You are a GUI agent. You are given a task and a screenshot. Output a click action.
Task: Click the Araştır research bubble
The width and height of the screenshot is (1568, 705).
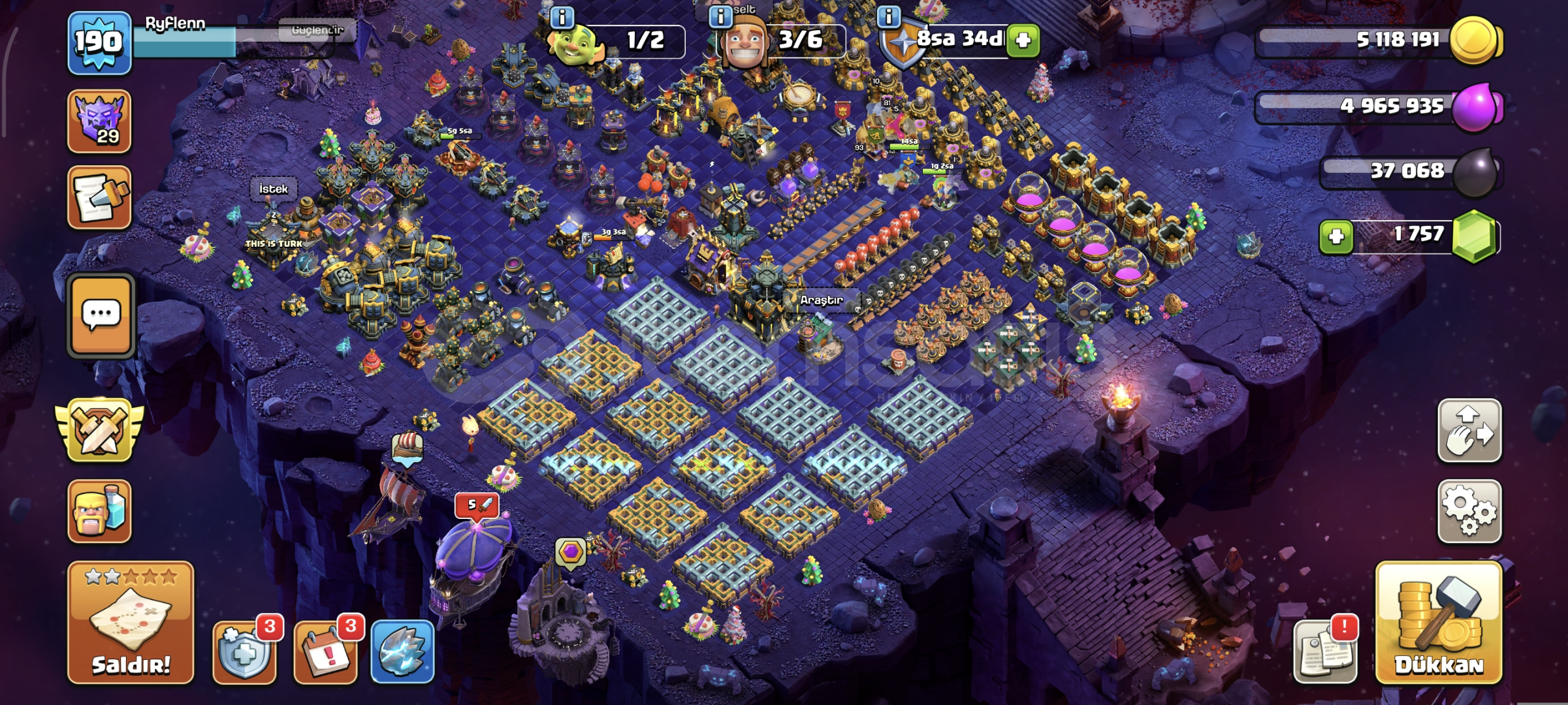(x=821, y=300)
